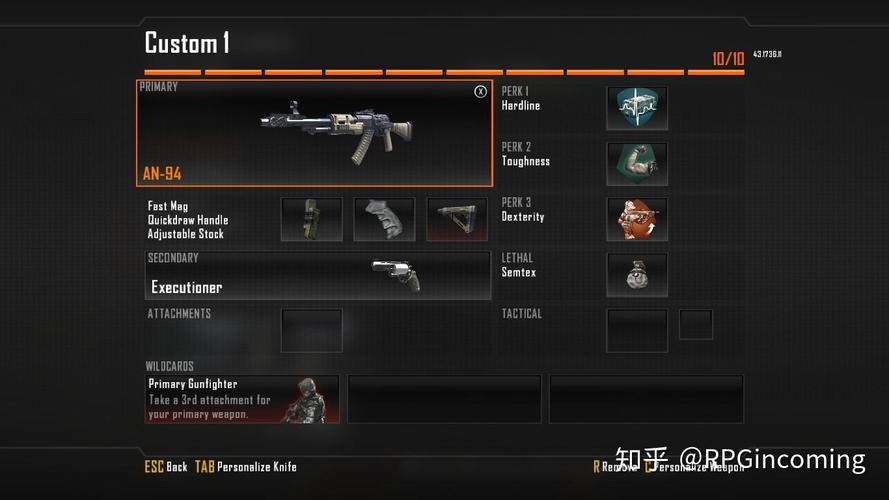Open the Primary Gunfighter wildcard card

click(x=242, y=399)
